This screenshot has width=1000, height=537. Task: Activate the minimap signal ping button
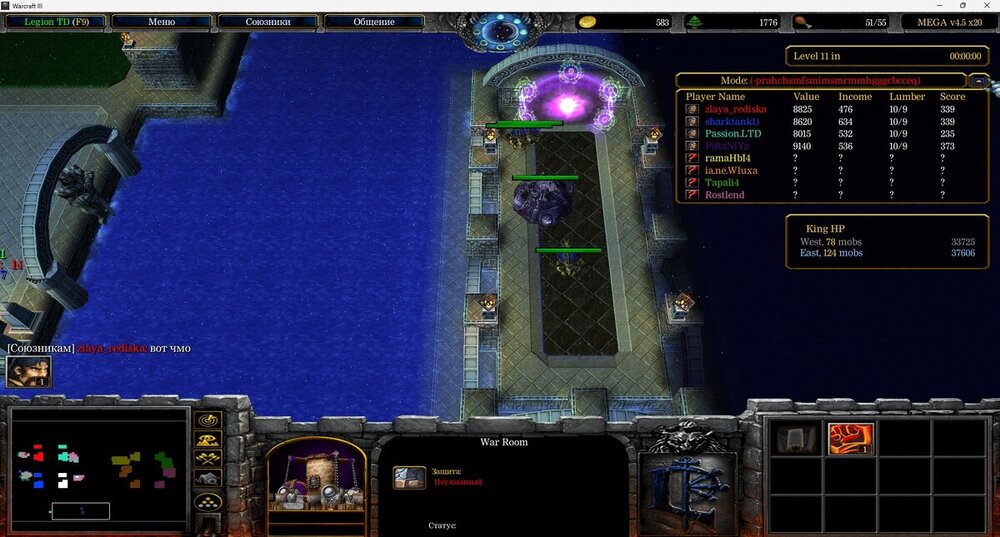click(x=209, y=420)
